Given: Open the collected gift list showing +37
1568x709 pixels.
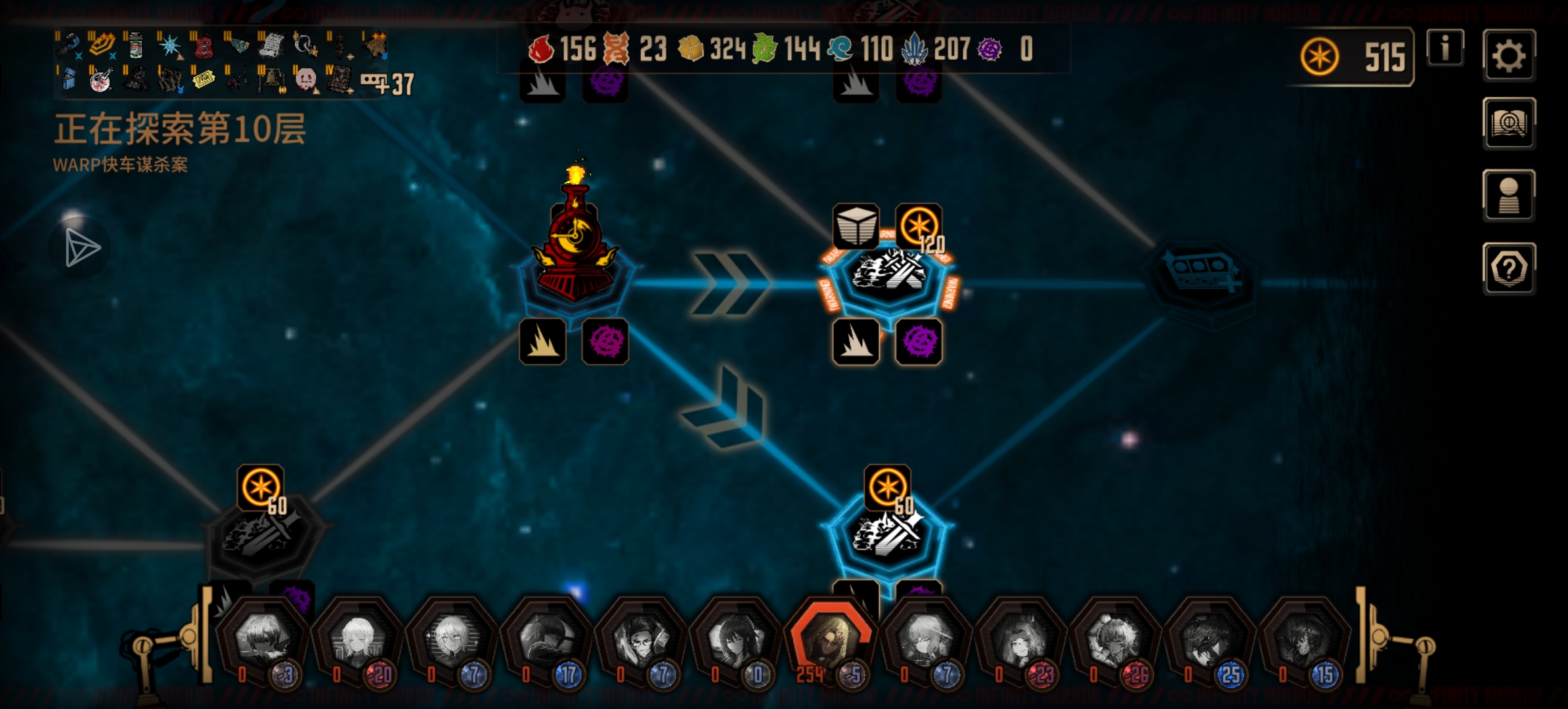Looking at the screenshot, I should click(x=387, y=83).
